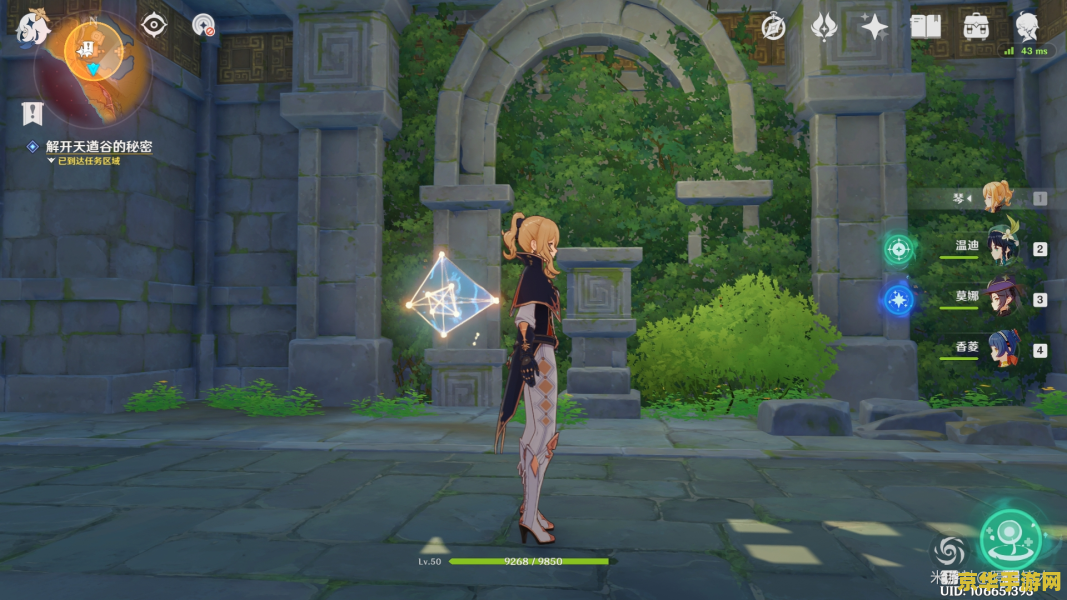
Task: Open the character screen head icon
Action: pos(1026,26)
